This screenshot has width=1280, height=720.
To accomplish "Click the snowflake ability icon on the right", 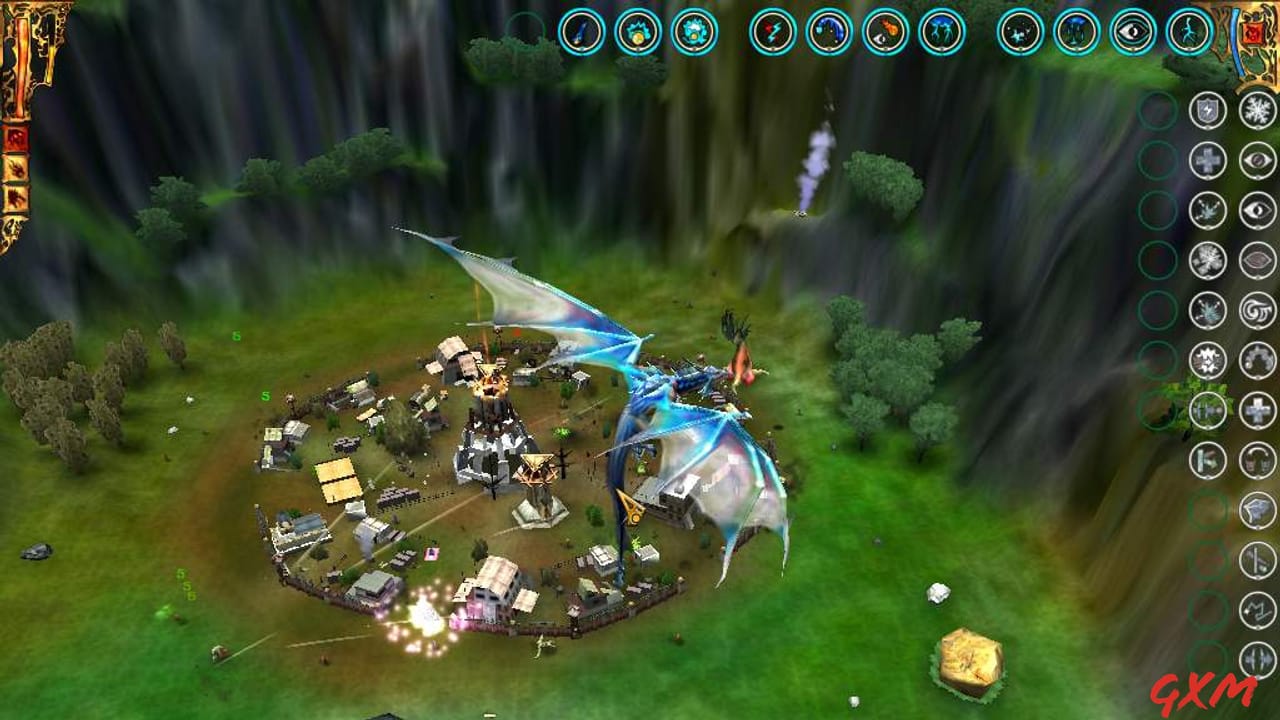I will [x=1256, y=111].
